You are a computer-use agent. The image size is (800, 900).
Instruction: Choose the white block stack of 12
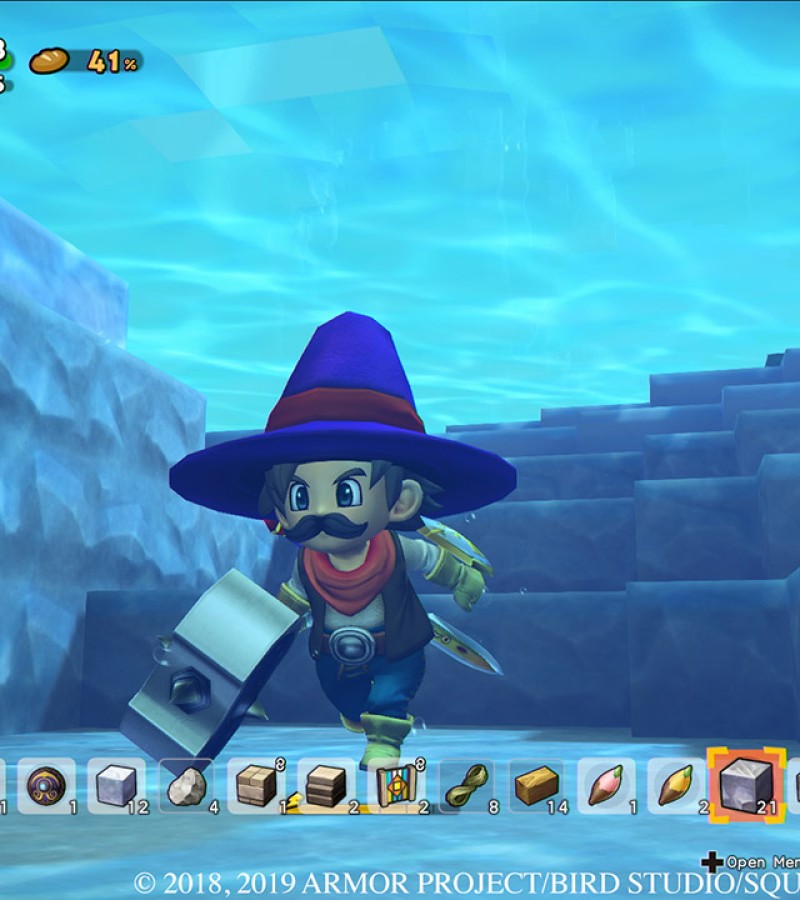click(x=116, y=786)
